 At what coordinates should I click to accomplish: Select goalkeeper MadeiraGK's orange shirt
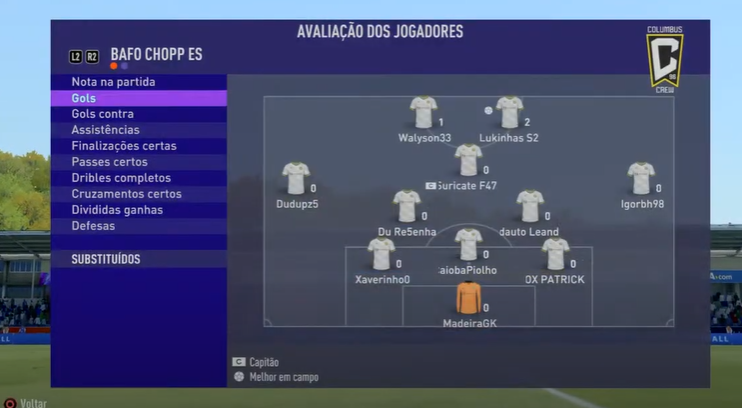tap(468, 298)
